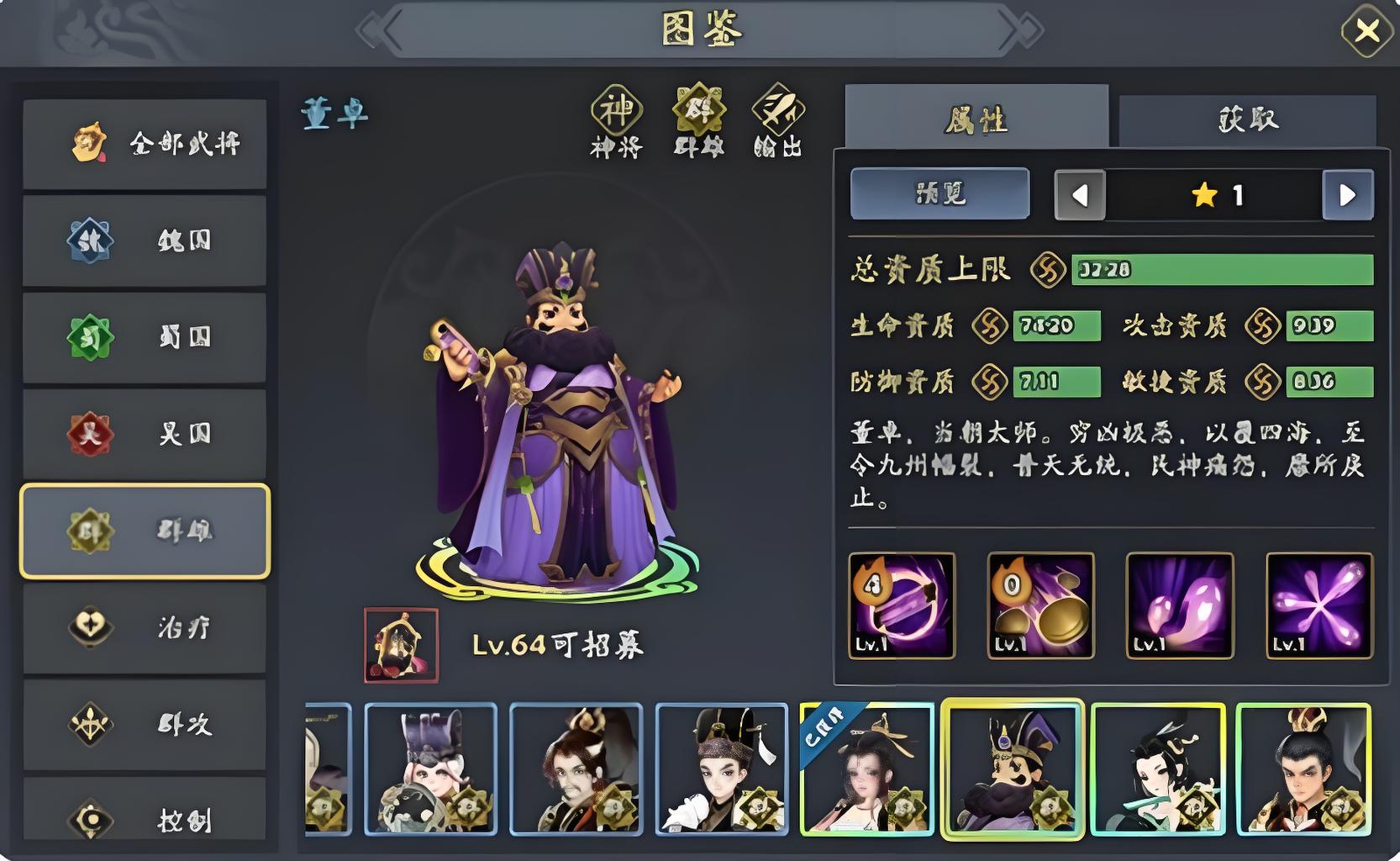Viewport: 1400px width, 861px height.
Task: Choose the 吴国 faction filter
Action: [x=145, y=434]
